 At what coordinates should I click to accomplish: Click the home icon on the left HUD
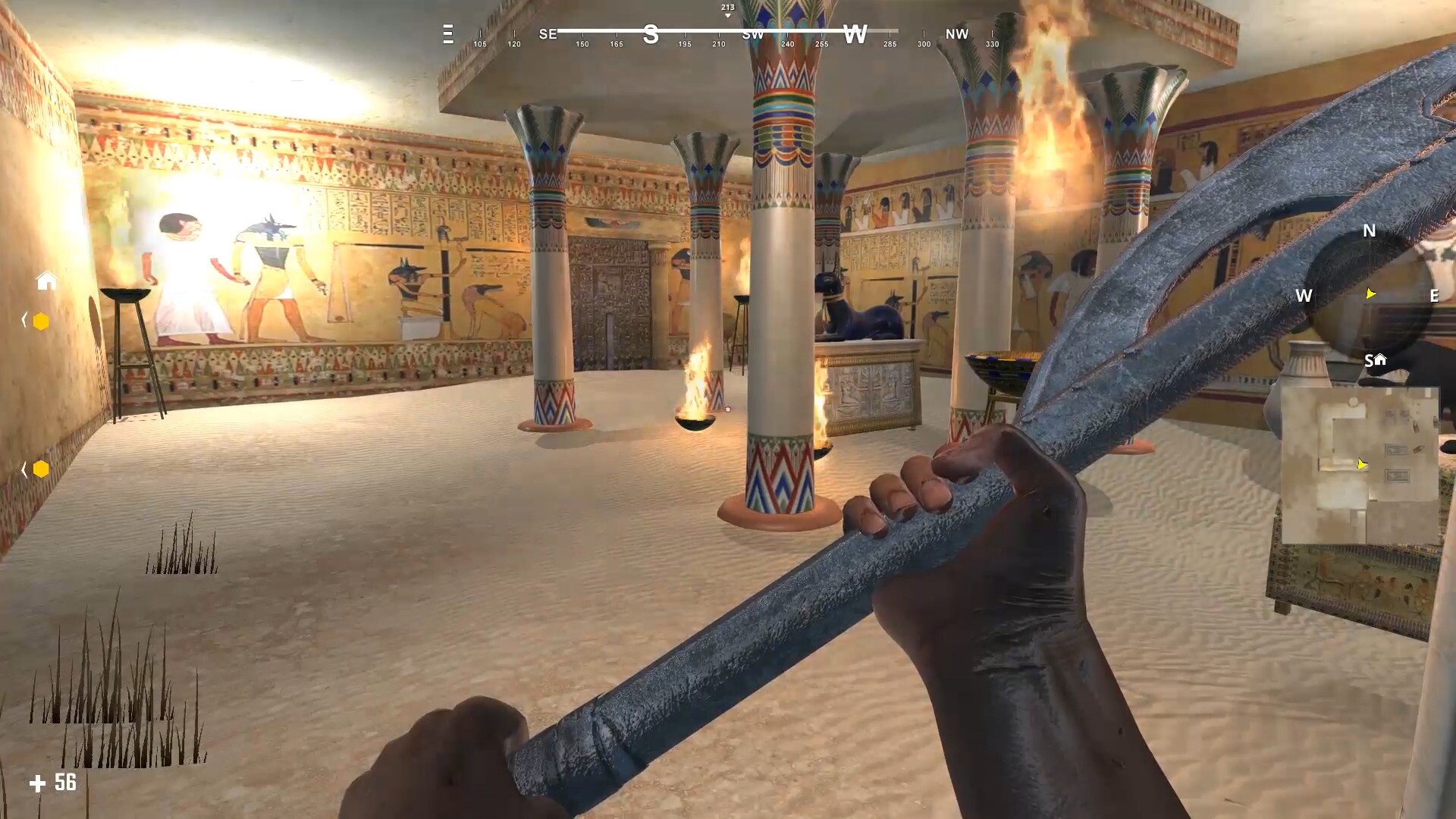pos(46,281)
